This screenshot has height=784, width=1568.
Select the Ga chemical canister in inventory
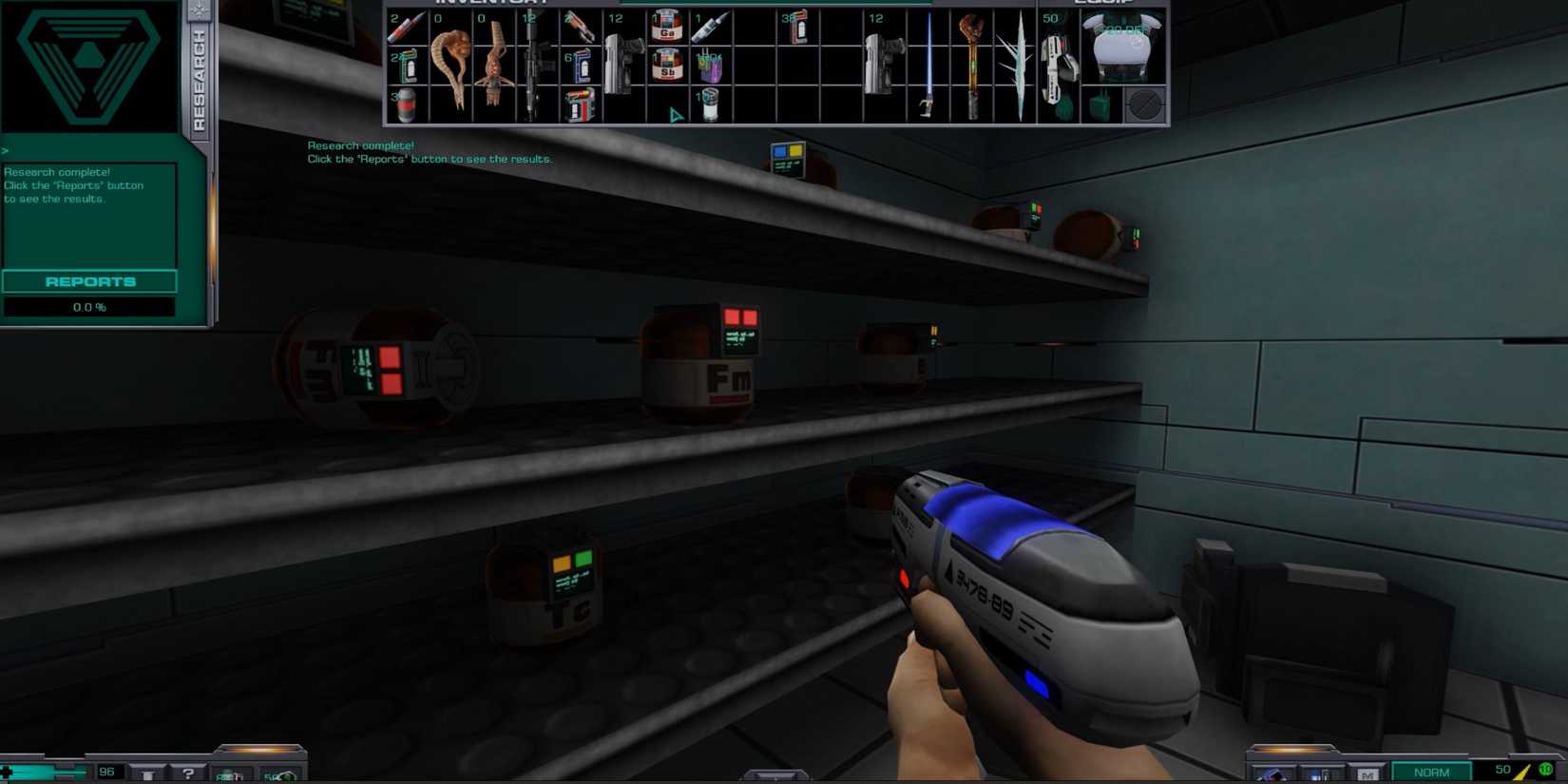click(666, 29)
